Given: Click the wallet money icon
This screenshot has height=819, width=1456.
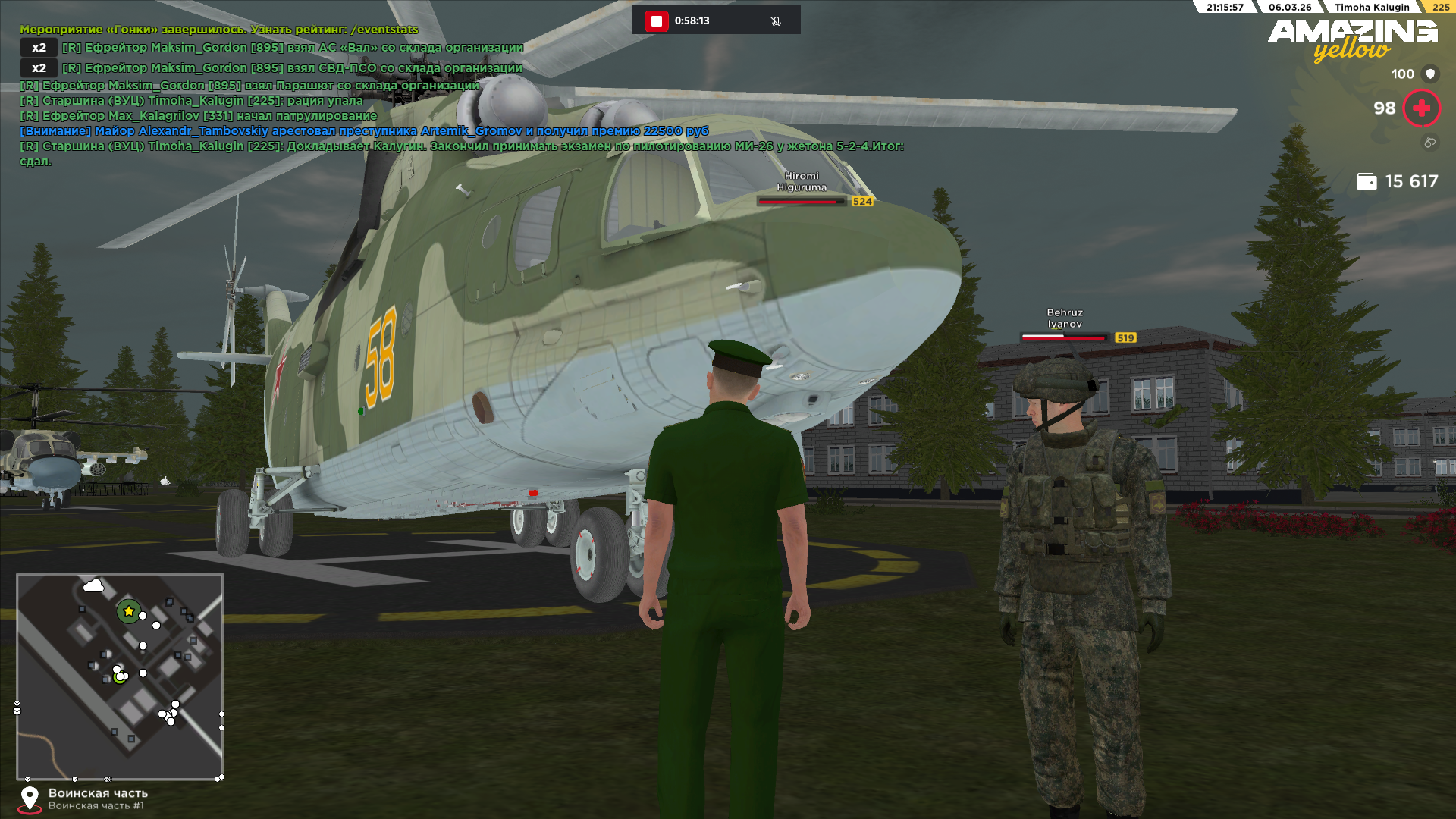Looking at the screenshot, I should point(1367,181).
